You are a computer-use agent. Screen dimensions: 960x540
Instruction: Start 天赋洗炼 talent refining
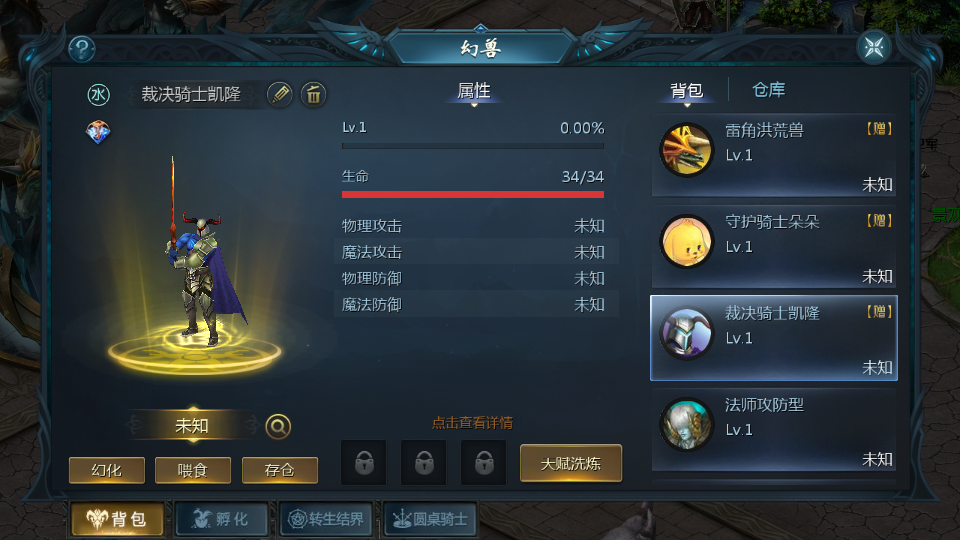click(570, 463)
